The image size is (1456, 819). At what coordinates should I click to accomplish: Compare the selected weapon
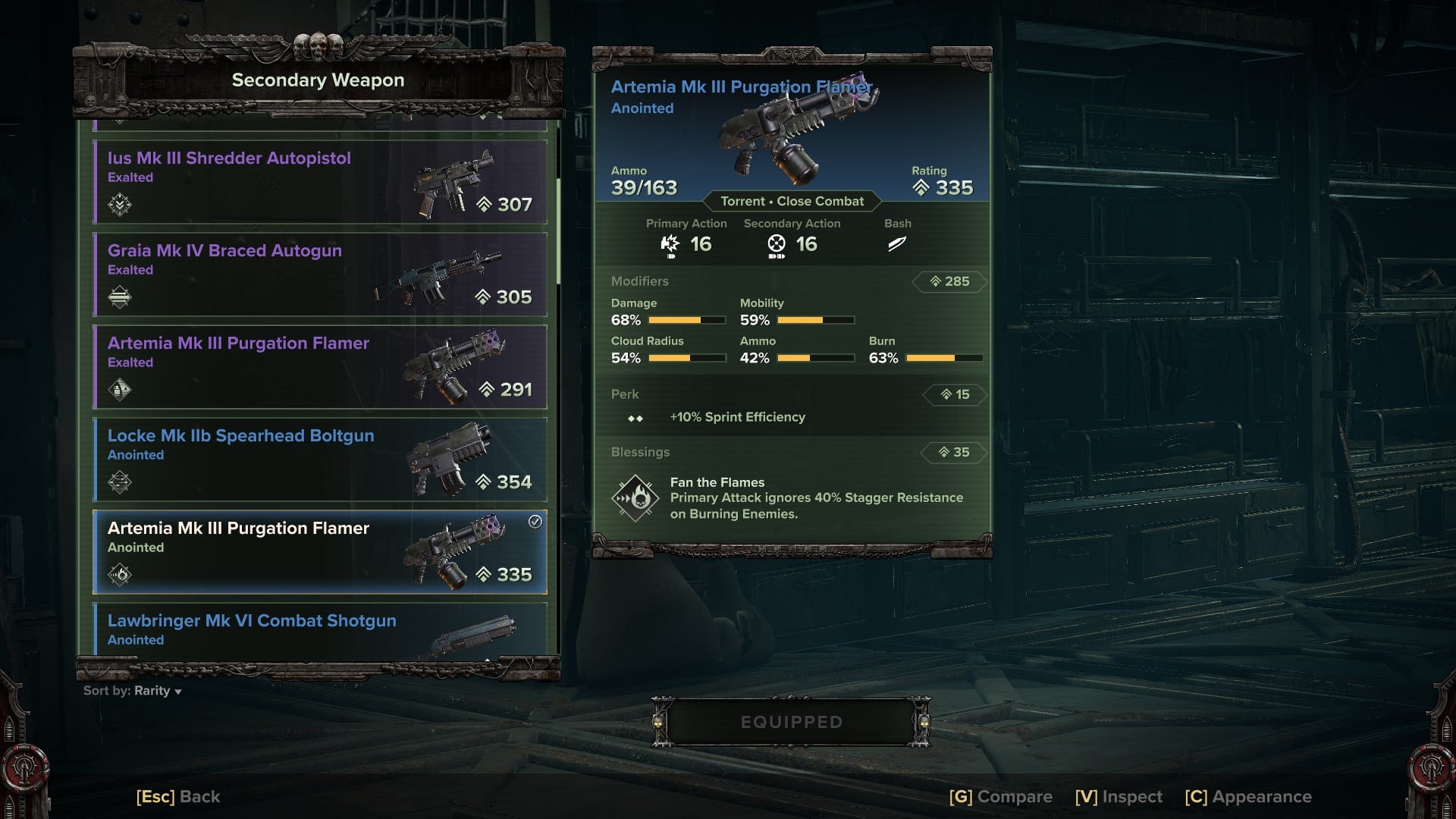tap(1000, 797)
